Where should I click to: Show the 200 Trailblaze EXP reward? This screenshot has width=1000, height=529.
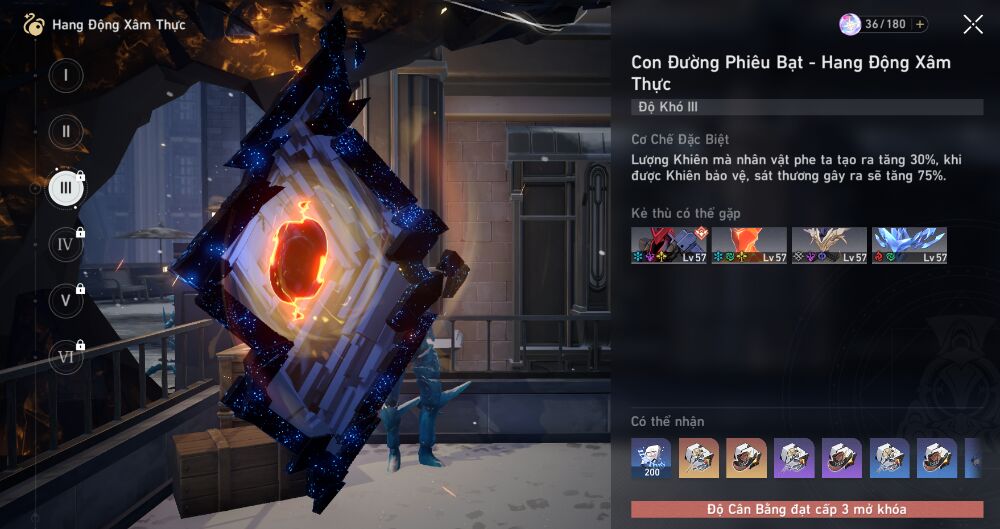[651, 458]
